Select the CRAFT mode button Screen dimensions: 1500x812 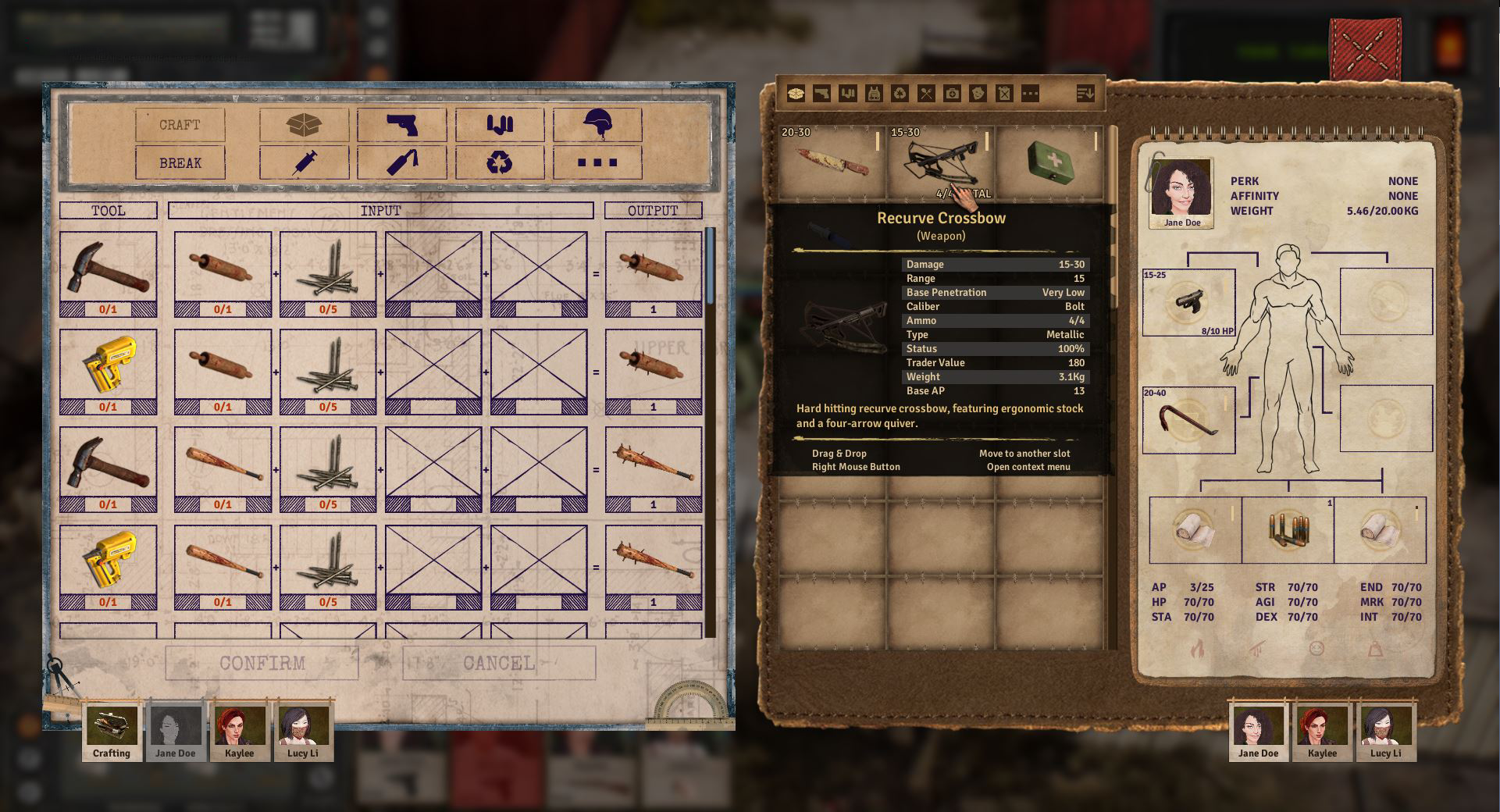coord(180,125)
